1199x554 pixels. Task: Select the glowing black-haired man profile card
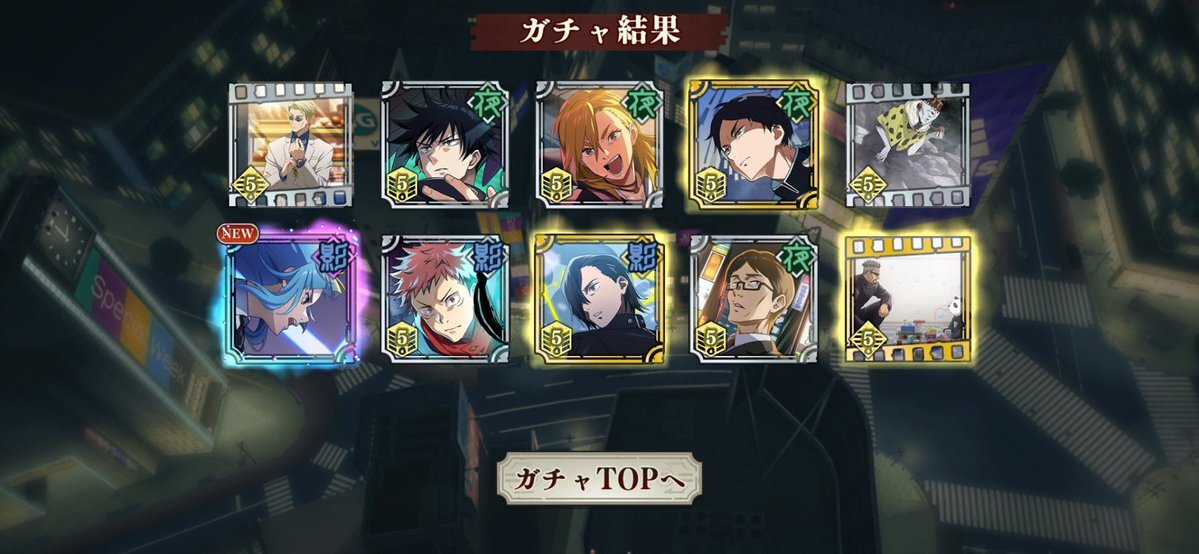coord(752,144)
